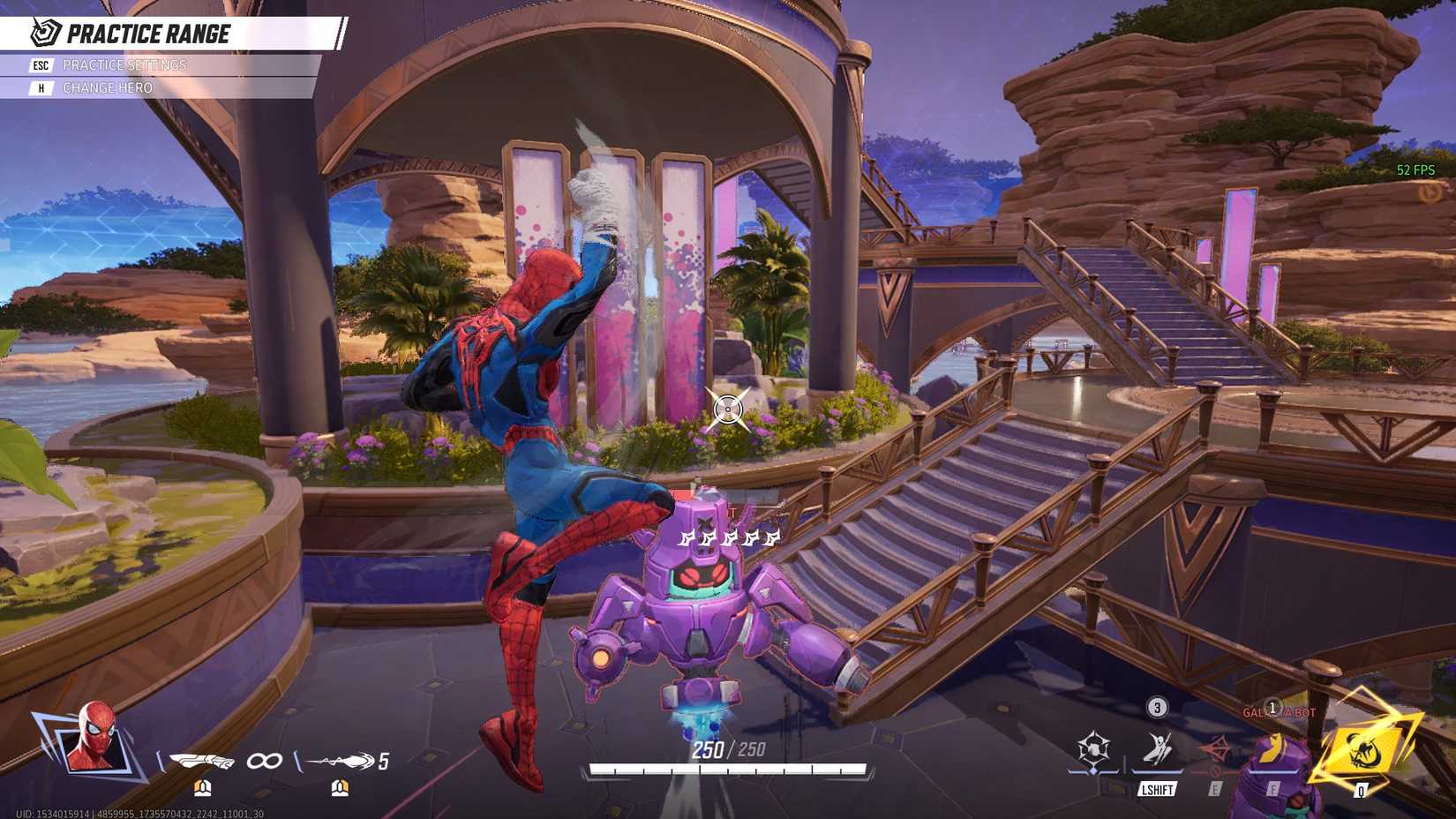Click the left mouse button prompt under the web attack
Viewport: 1456px width, 819px height.
(x=202, y=789)
